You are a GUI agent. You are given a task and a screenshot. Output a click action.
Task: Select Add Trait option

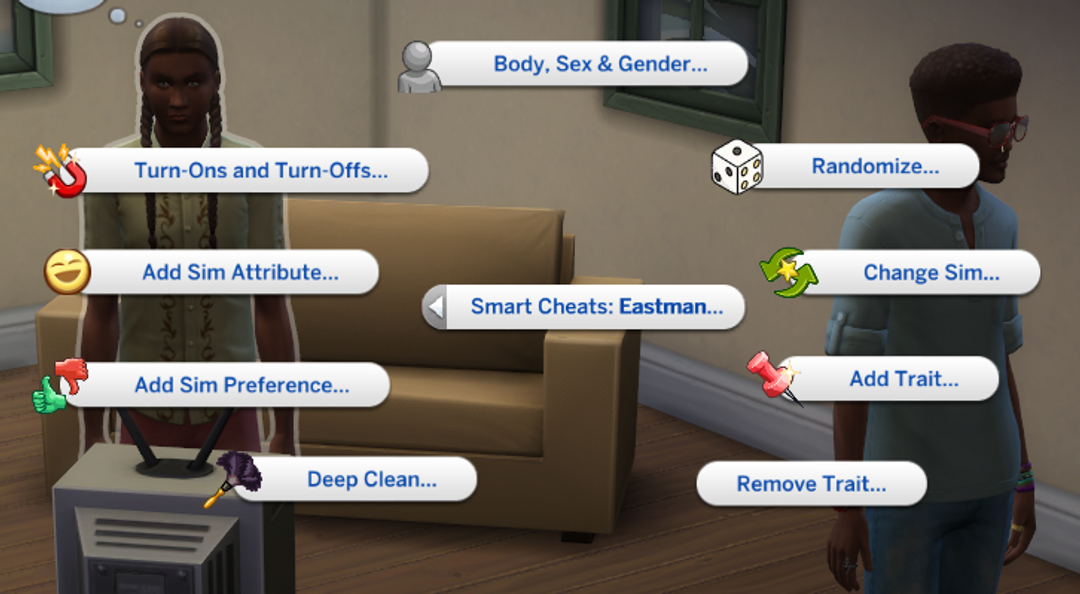click(903, 379)
